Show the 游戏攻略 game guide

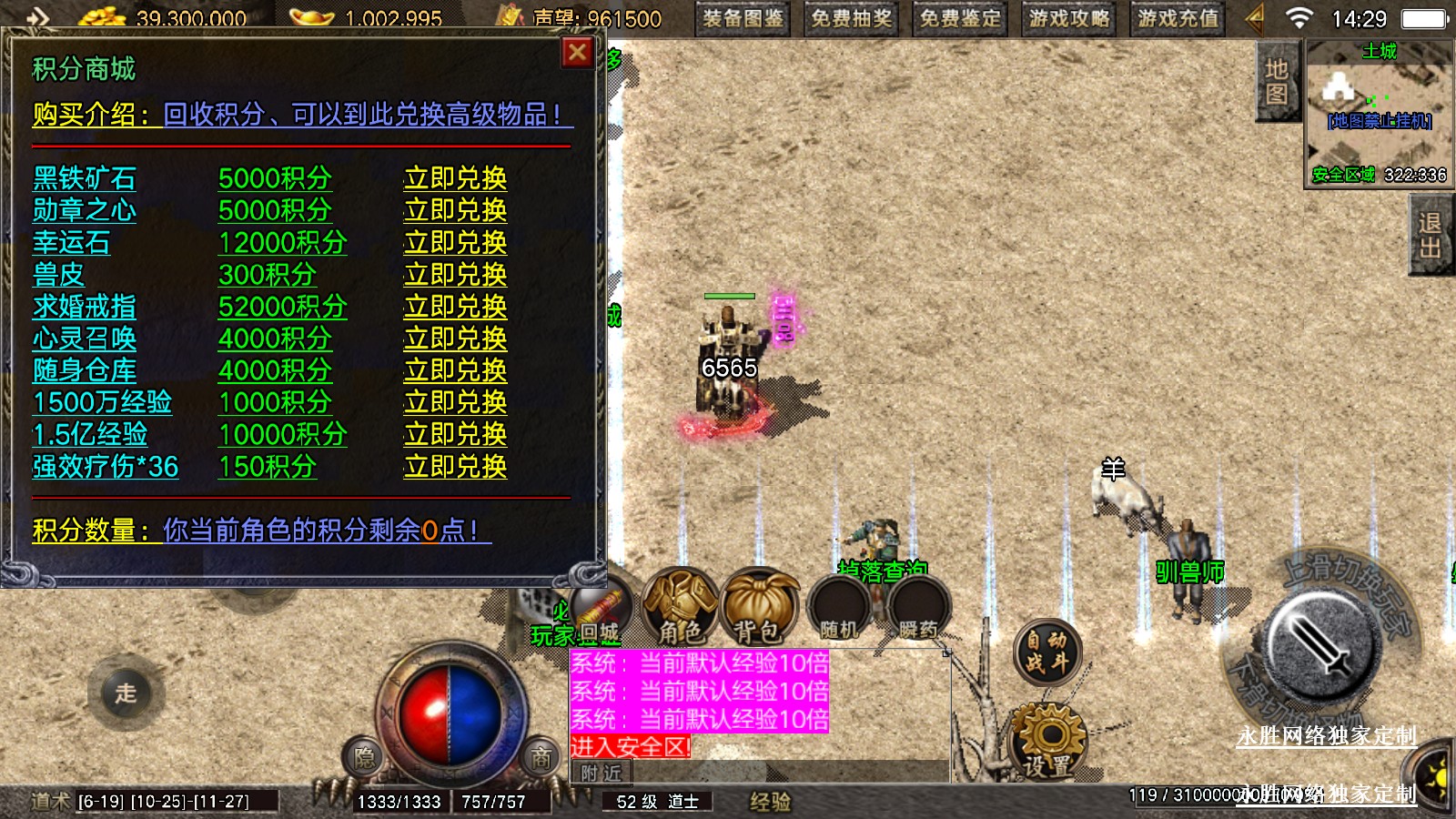click(x=1069, y=18)
